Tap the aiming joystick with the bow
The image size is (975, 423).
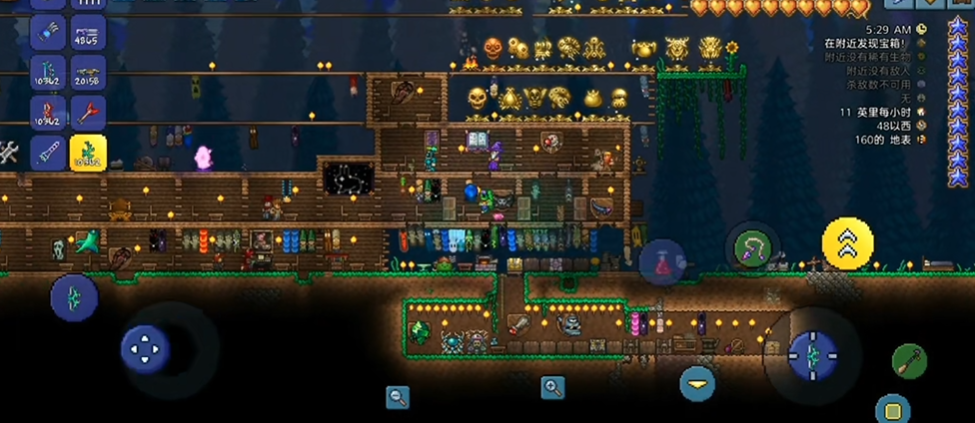point(812,354)
